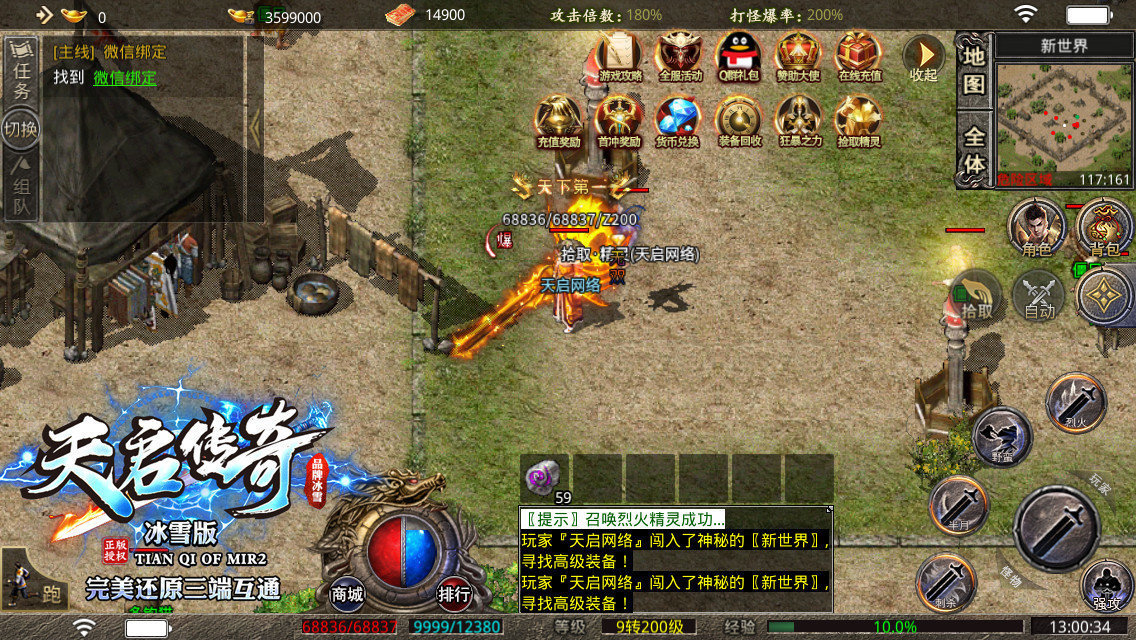
Task: Open the 背包 bag inventory
Action: point(1103,227)
